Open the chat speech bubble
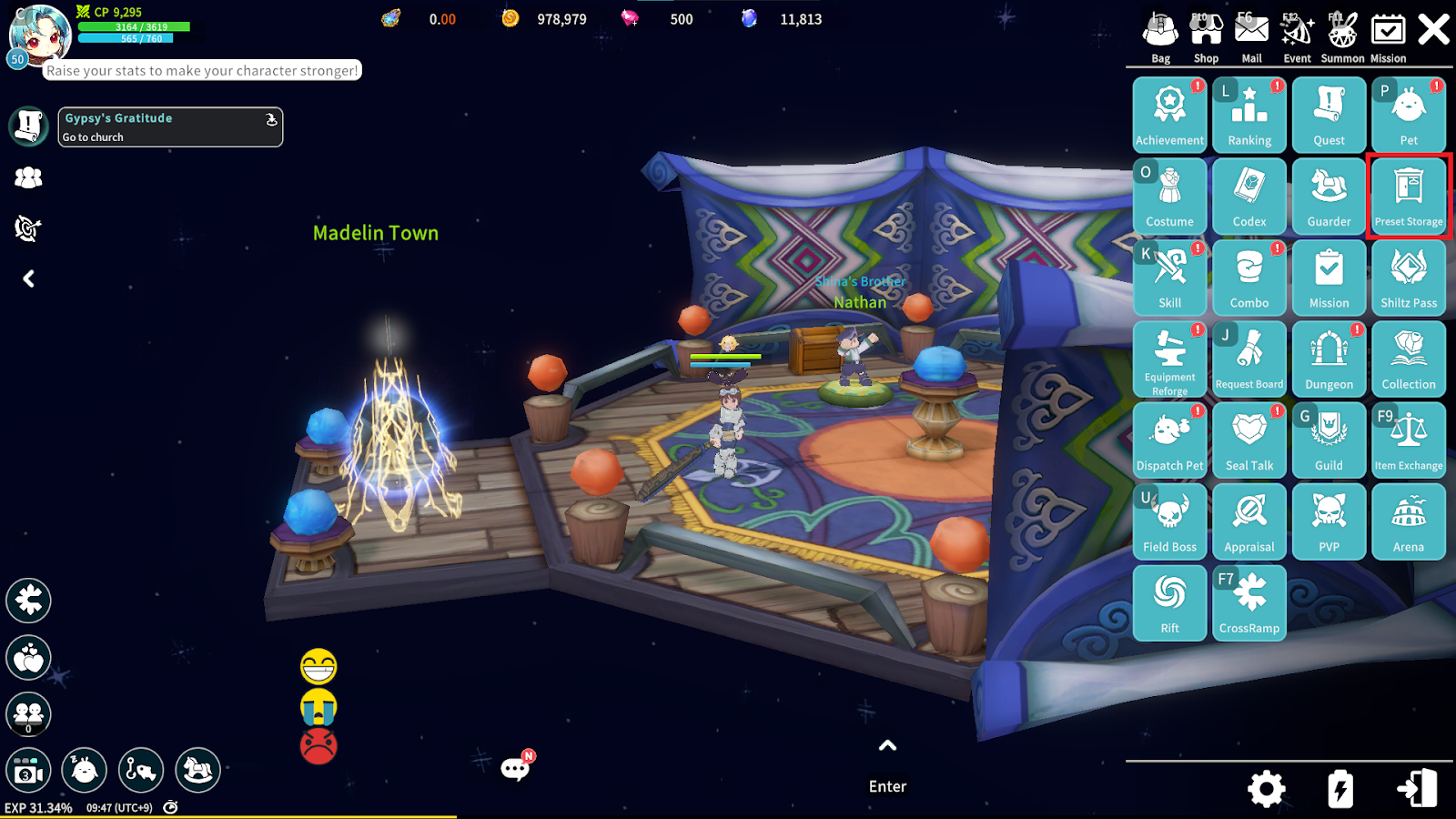 point(515,769)
